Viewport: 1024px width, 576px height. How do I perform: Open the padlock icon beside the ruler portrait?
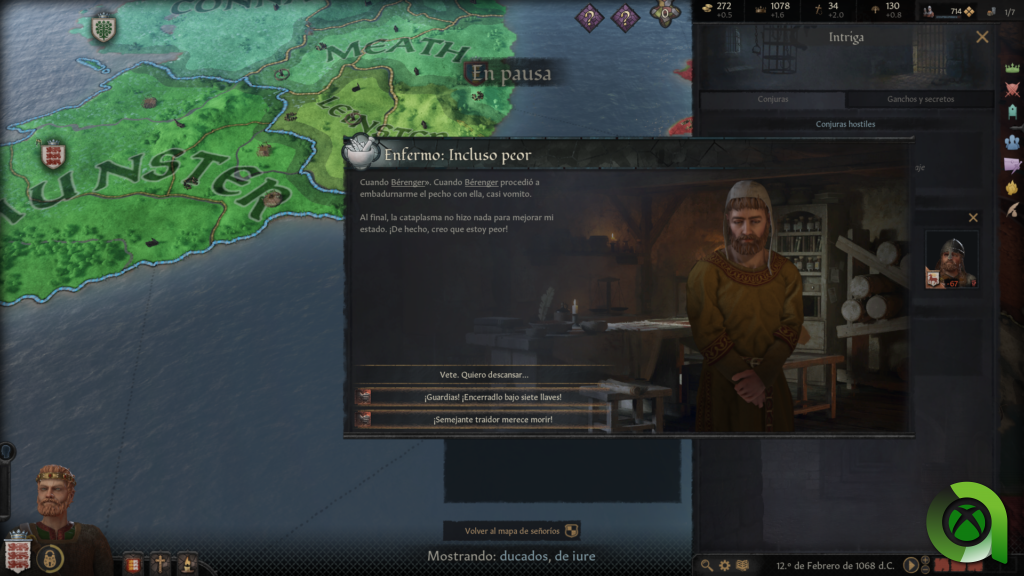(x=50, y=558)
